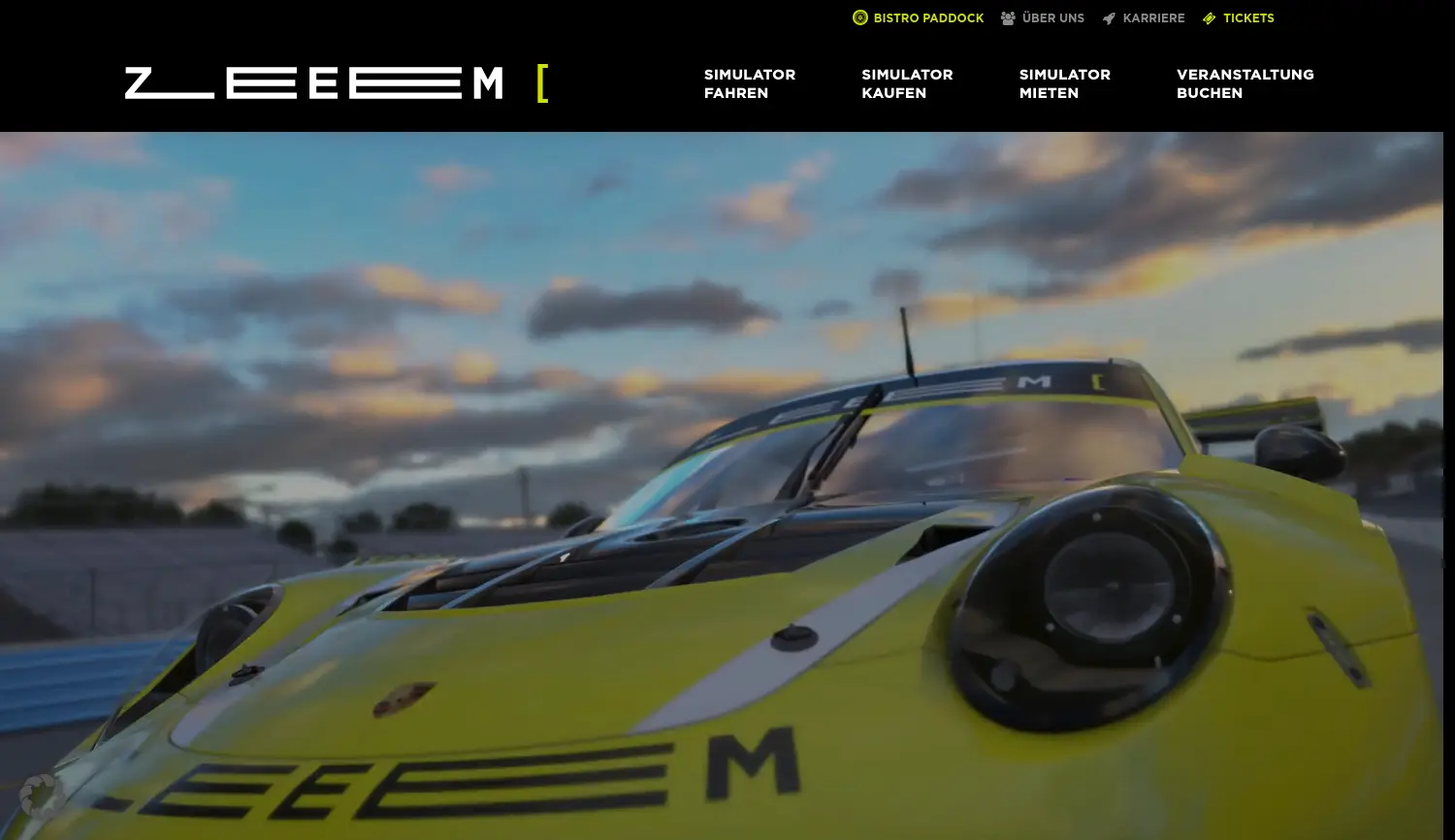The height and width of the screenshot is (840, 1455).
Task: Click the ticket icon next to Tickets
Action: [1209, 17]
